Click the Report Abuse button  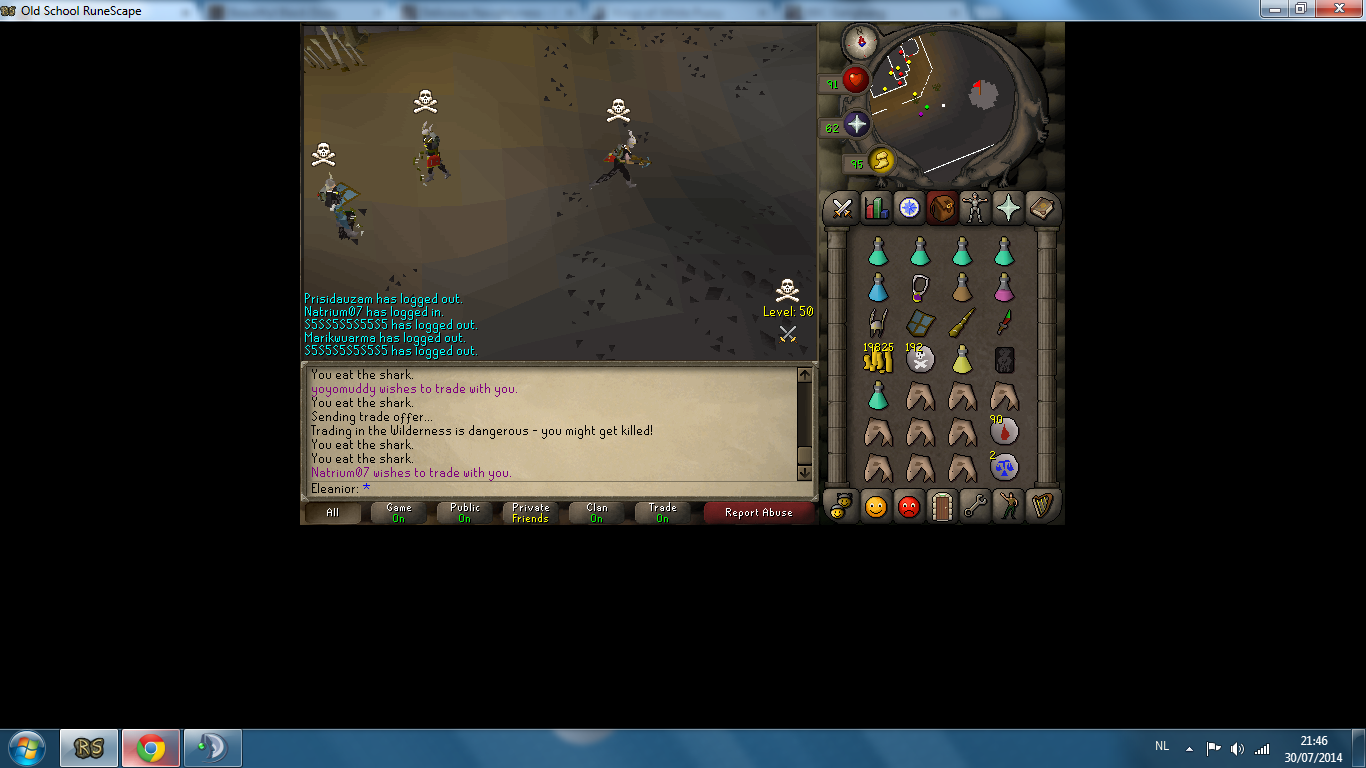758,512
